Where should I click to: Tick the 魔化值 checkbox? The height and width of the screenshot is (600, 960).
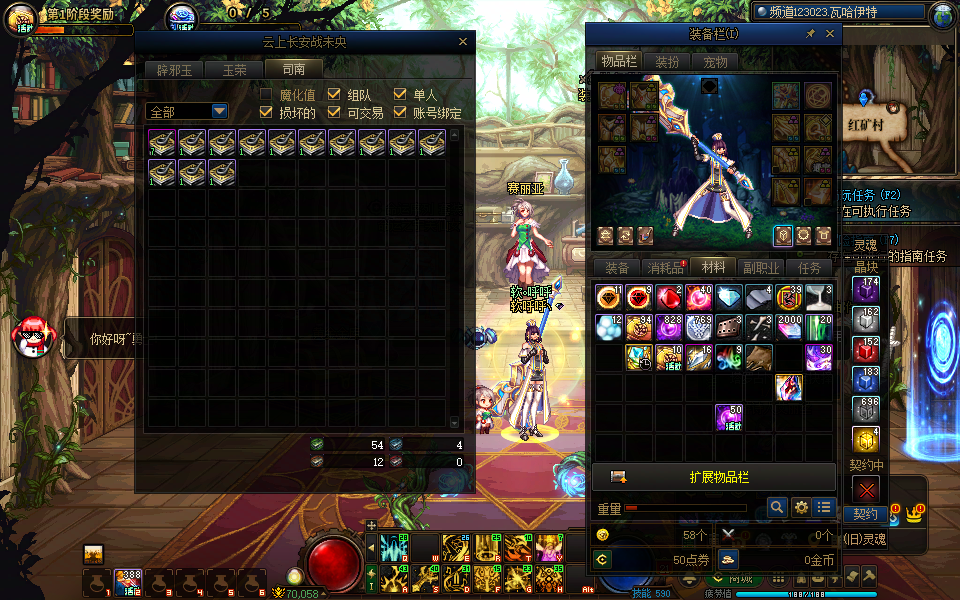[266, 95]
